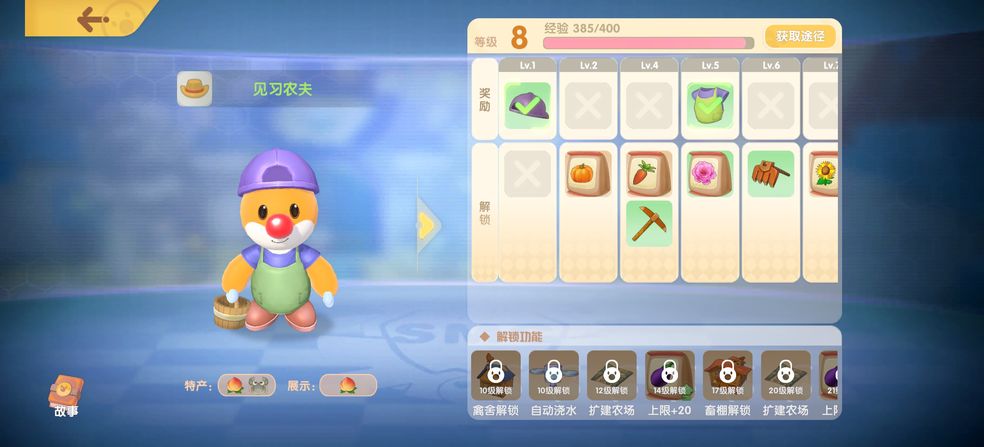Select the carrot seed bag unlock
The height and width of the screenshot is (447, 984).
(x=649, y=174)
